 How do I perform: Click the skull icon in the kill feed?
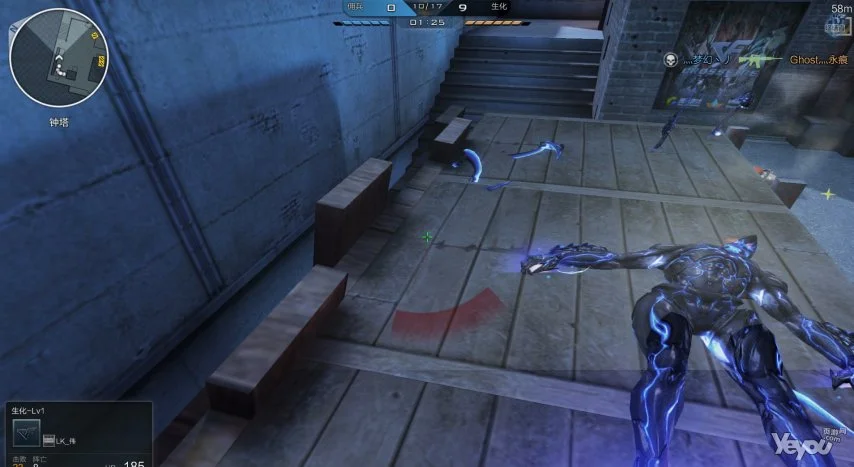[x=669, y=60]
